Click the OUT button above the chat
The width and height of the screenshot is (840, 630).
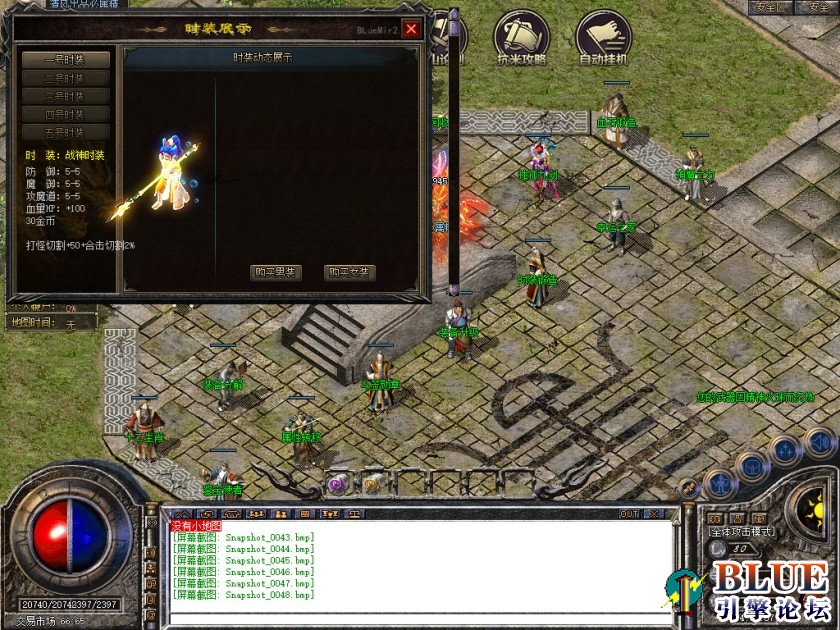pos(628,514)
